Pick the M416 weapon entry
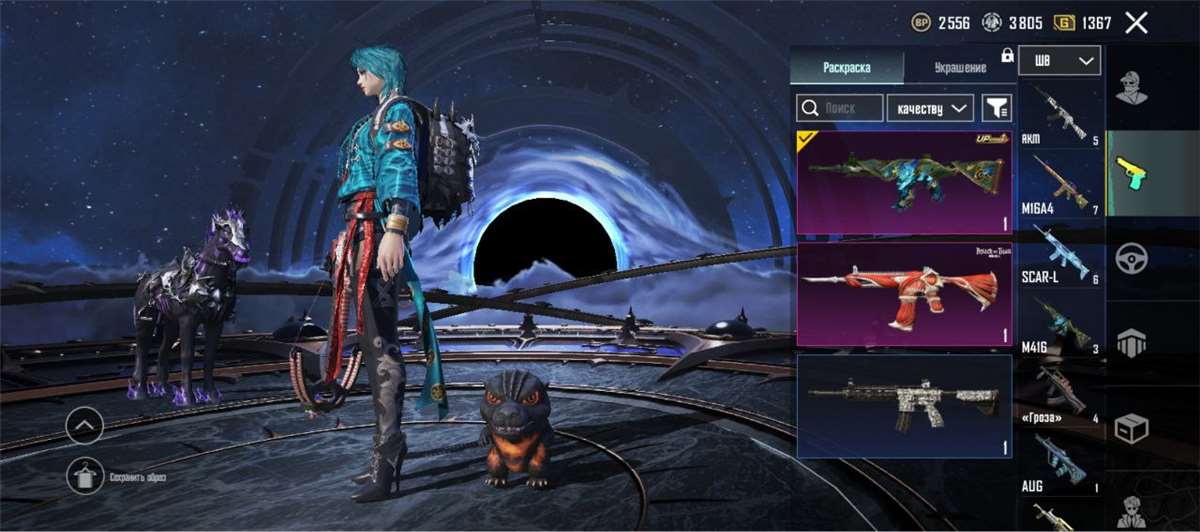Screen dimensions: 1200x532 [x=1060, y=322]
